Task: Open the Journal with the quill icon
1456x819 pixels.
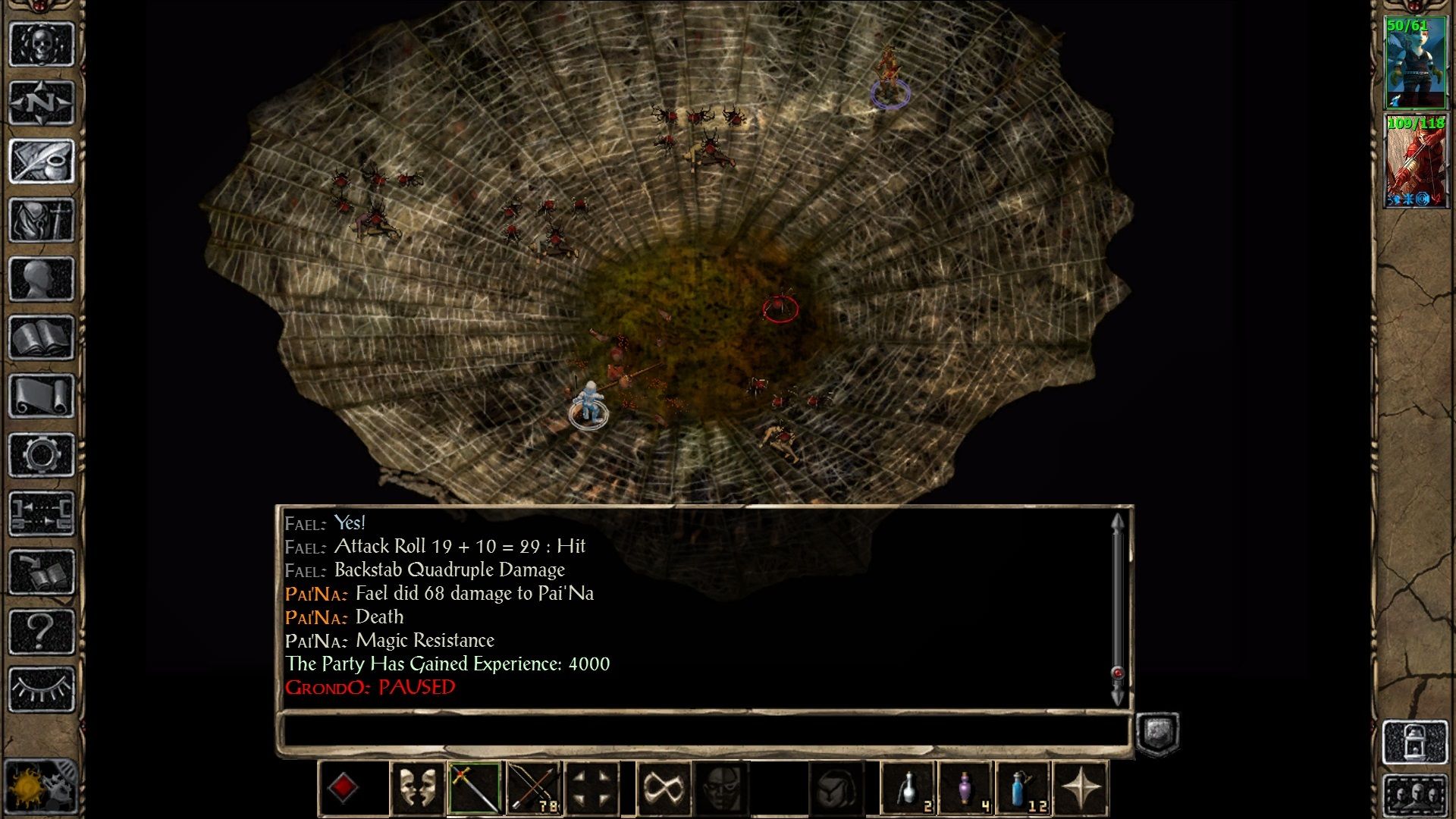Action: click(42, 159)
